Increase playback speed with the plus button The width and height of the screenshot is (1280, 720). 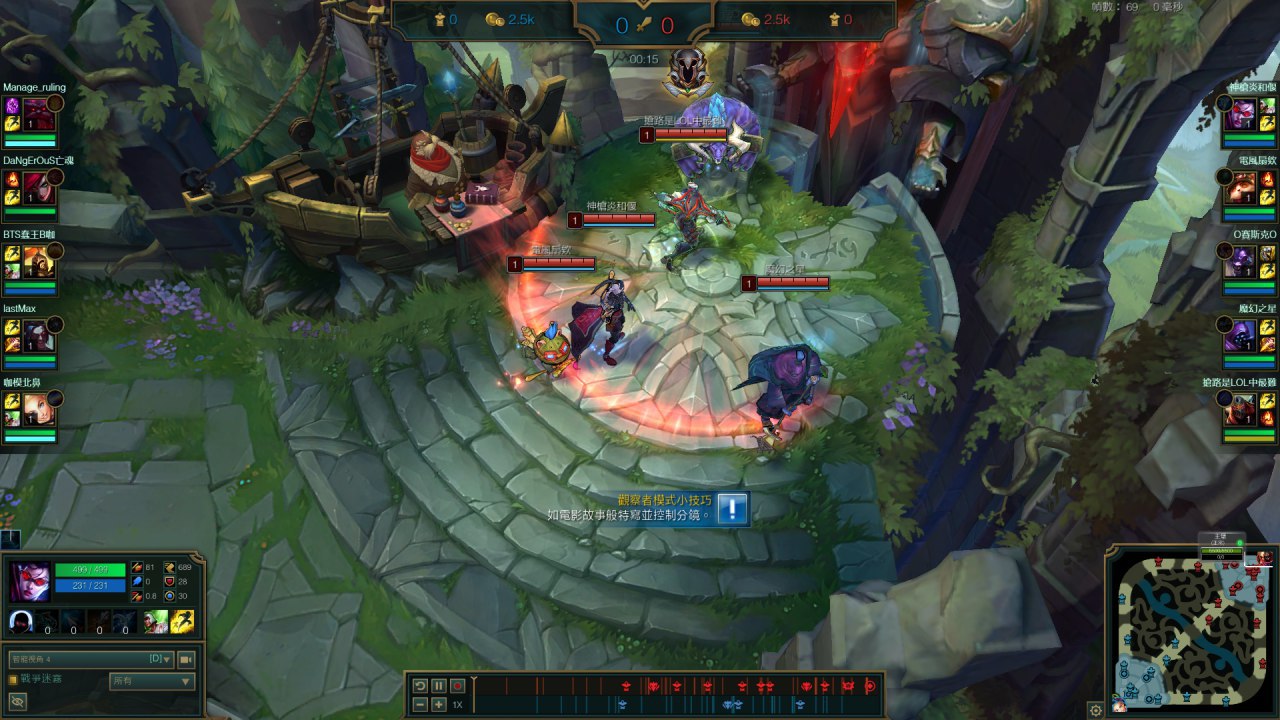click(x=439, y=705)
